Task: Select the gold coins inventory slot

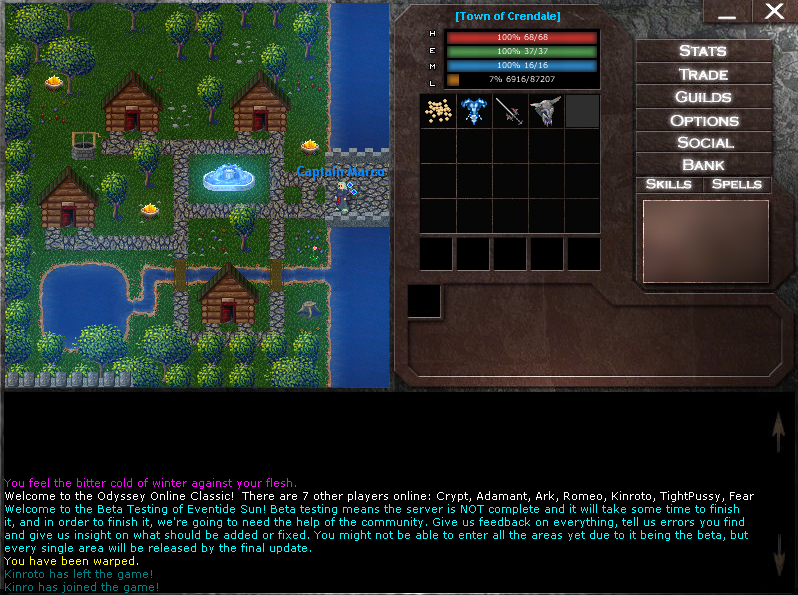Action: [x=438, y=110]
